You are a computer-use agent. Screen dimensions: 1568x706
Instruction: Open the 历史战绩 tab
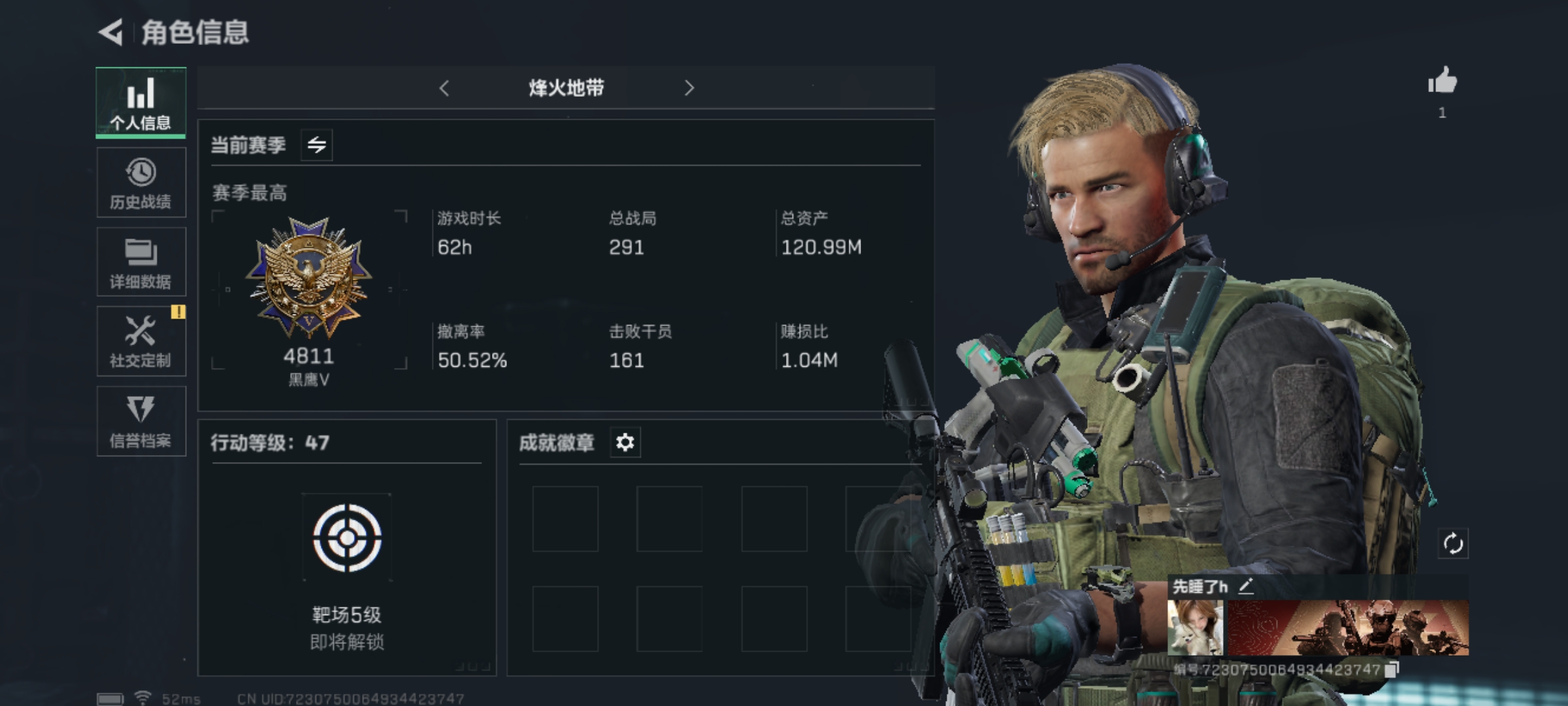[x=141, y=182]
